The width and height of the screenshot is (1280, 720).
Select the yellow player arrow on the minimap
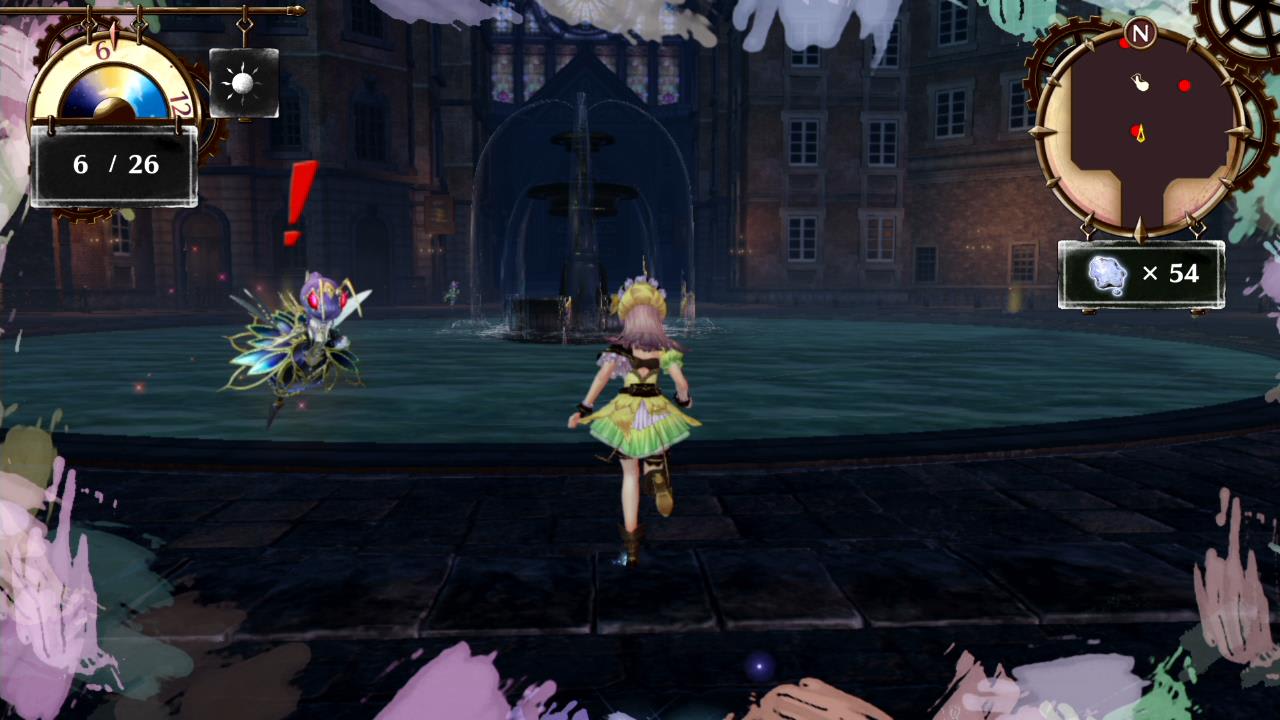point(1141,134)
